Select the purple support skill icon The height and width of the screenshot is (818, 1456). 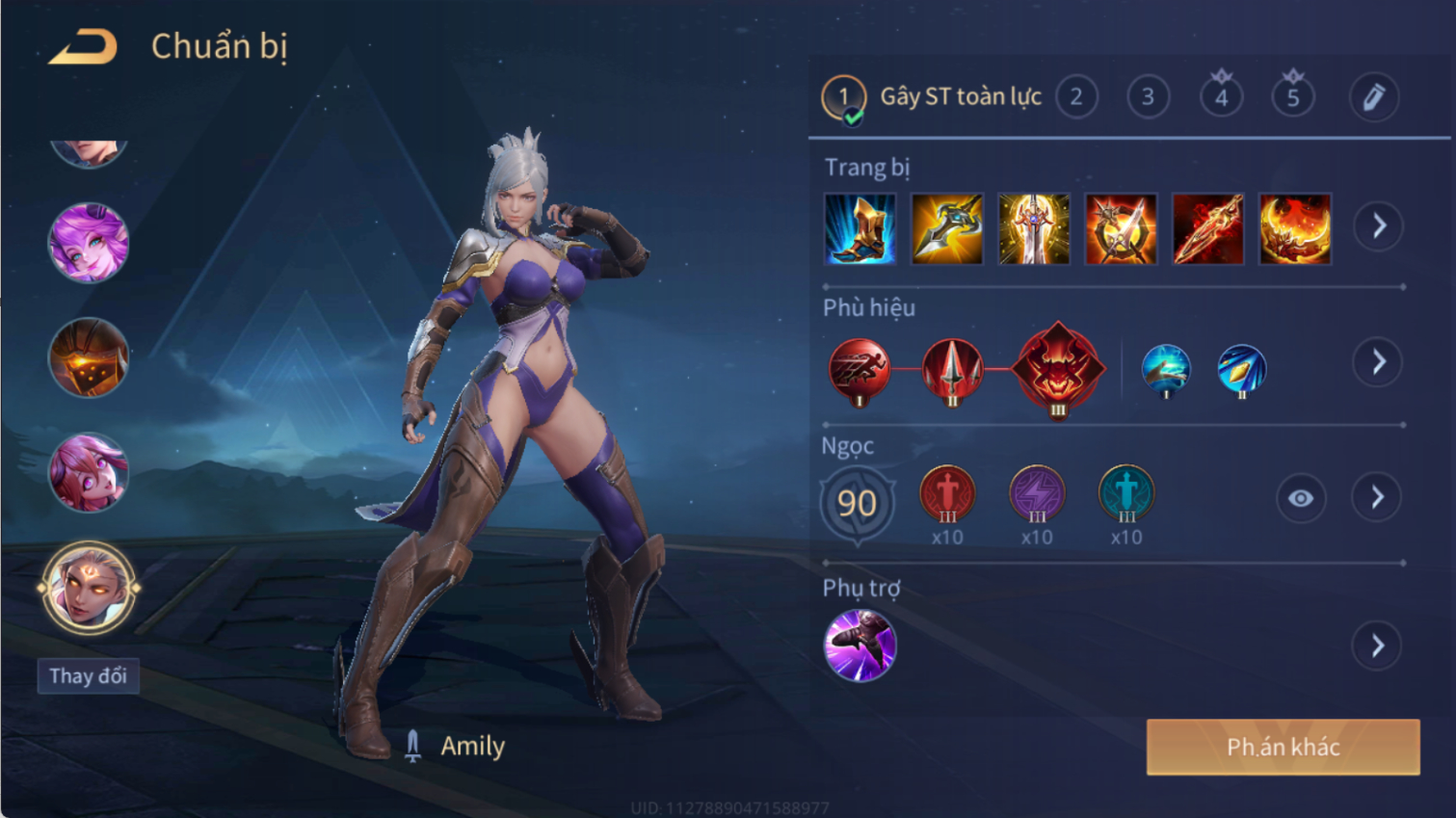860,646
